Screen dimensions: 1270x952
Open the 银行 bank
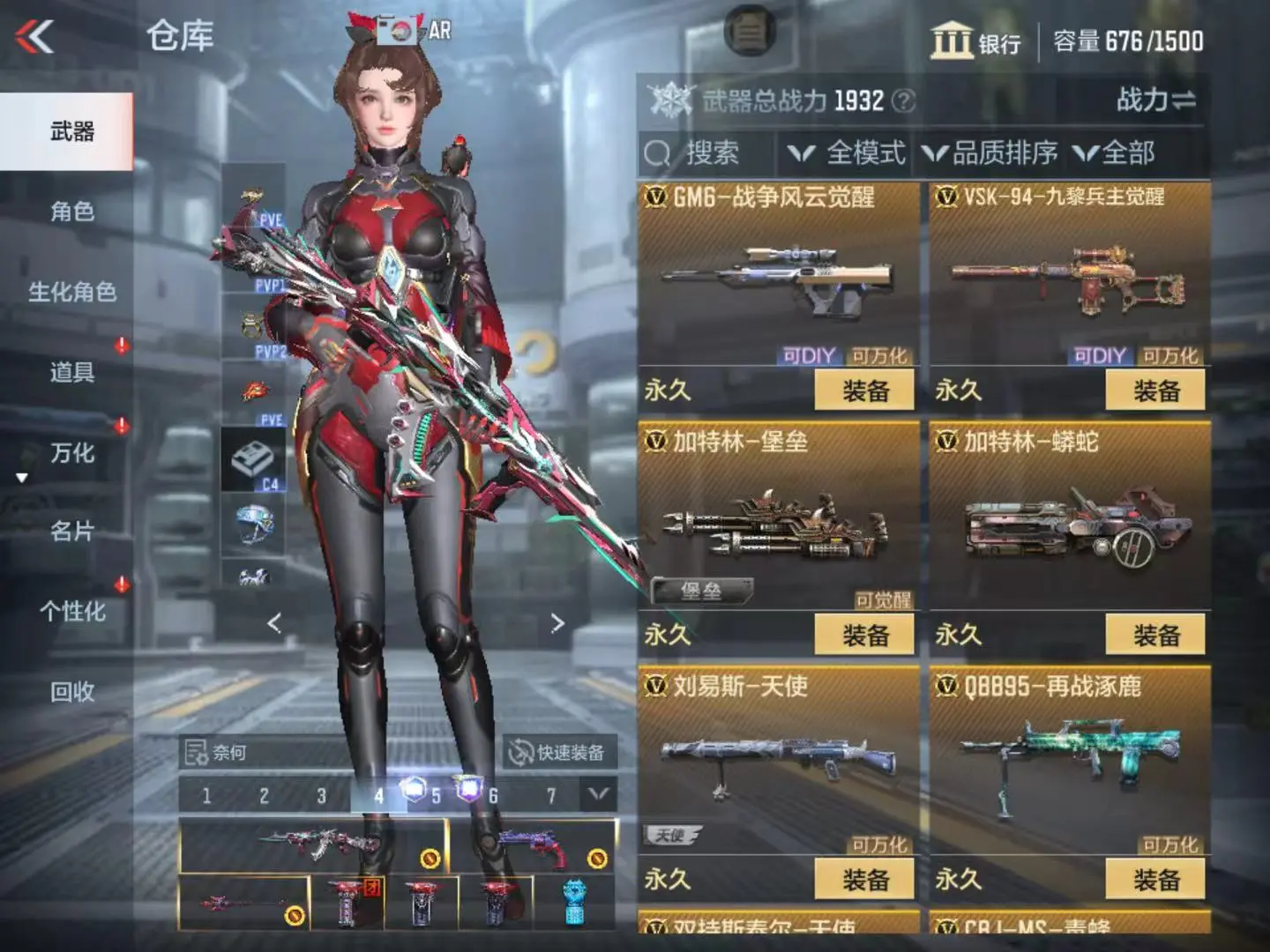click(x=975, y=41)
